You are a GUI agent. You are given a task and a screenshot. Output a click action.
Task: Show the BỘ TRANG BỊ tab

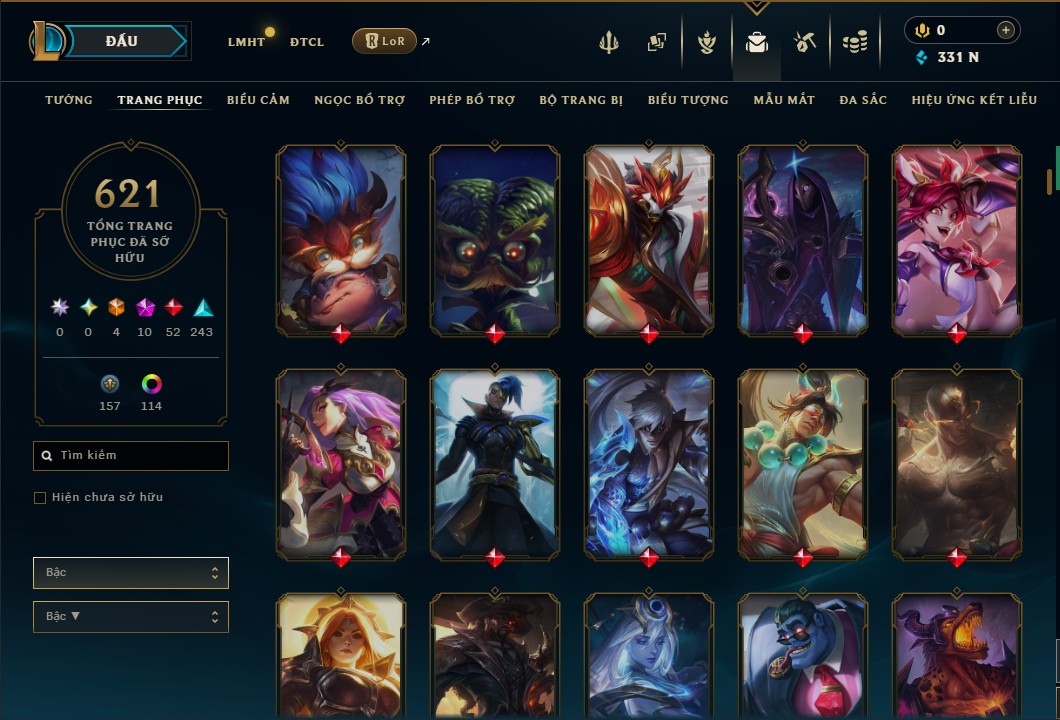581,100
